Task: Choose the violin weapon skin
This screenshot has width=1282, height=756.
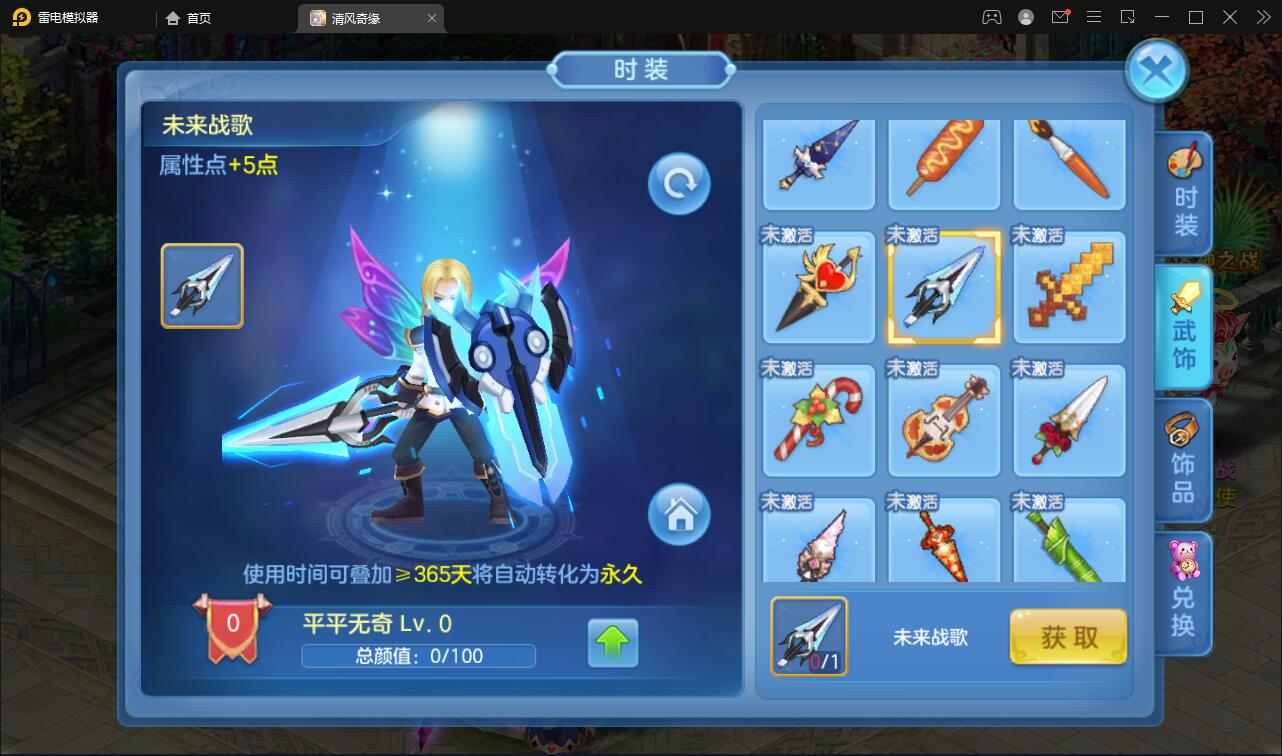Action: pyautogui.click(x=944, y=421)
